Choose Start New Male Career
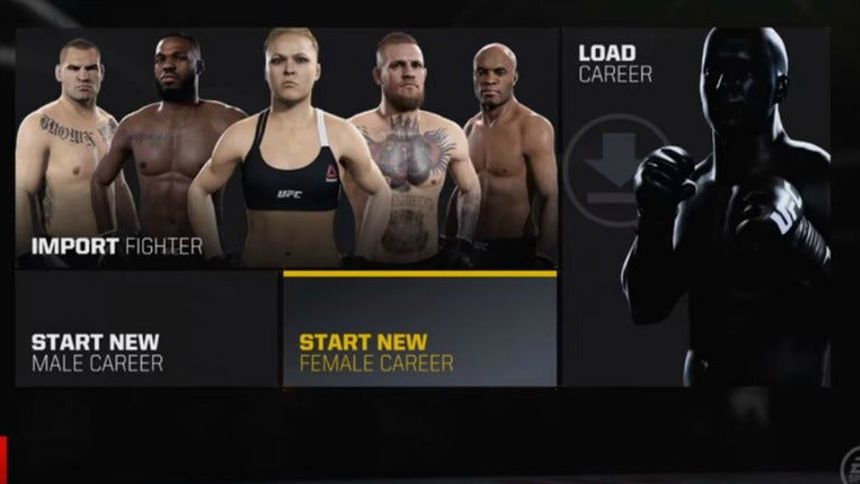 tap(146, 330)
